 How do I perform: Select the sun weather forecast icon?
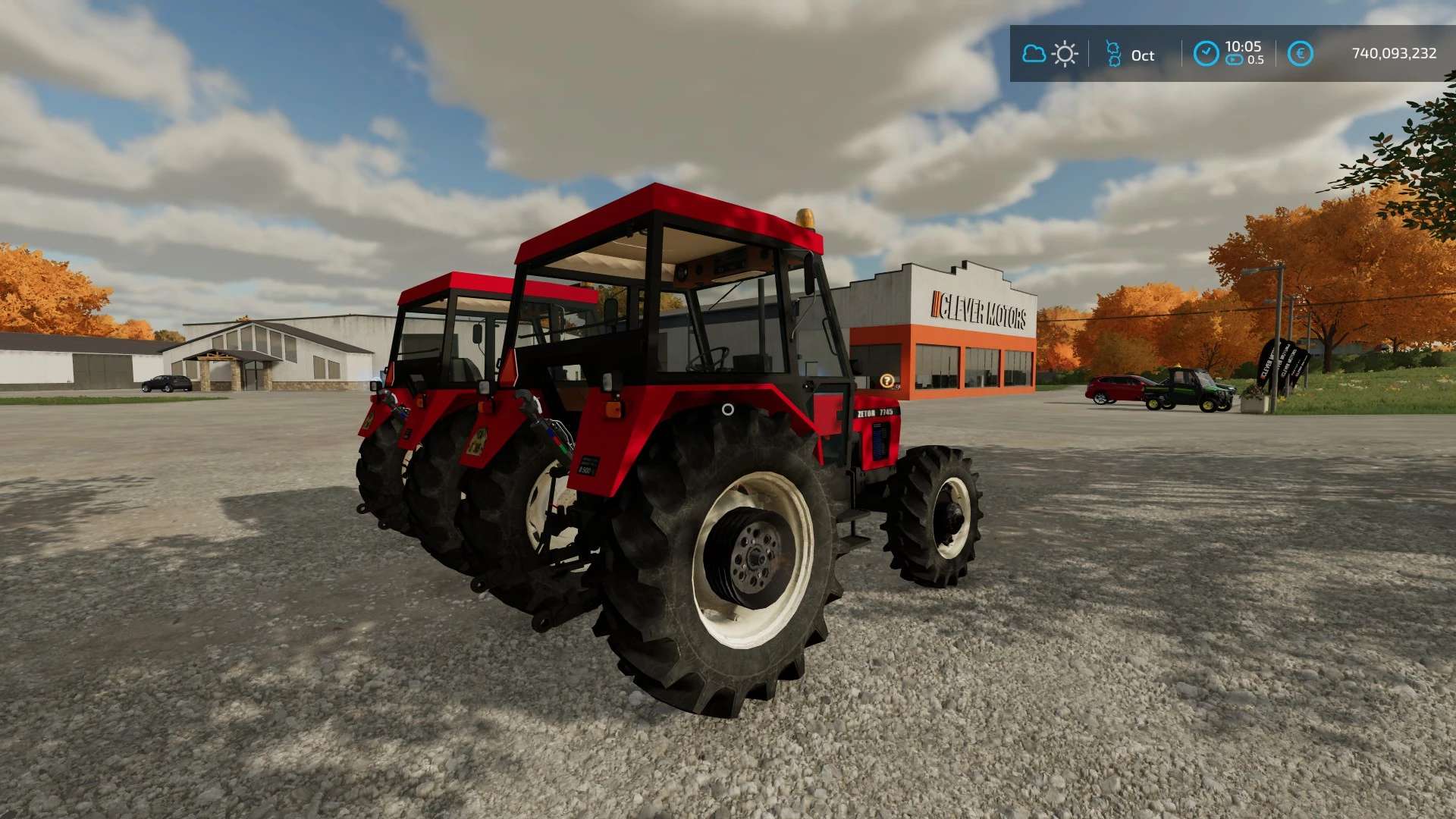click(x=1065, y=54)
